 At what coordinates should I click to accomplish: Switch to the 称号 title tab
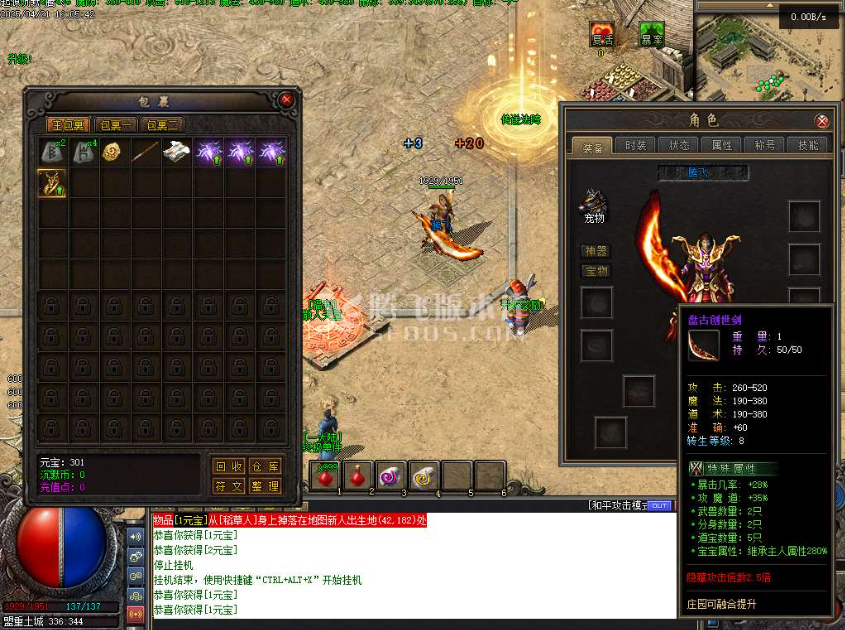(x=764, y=145)
